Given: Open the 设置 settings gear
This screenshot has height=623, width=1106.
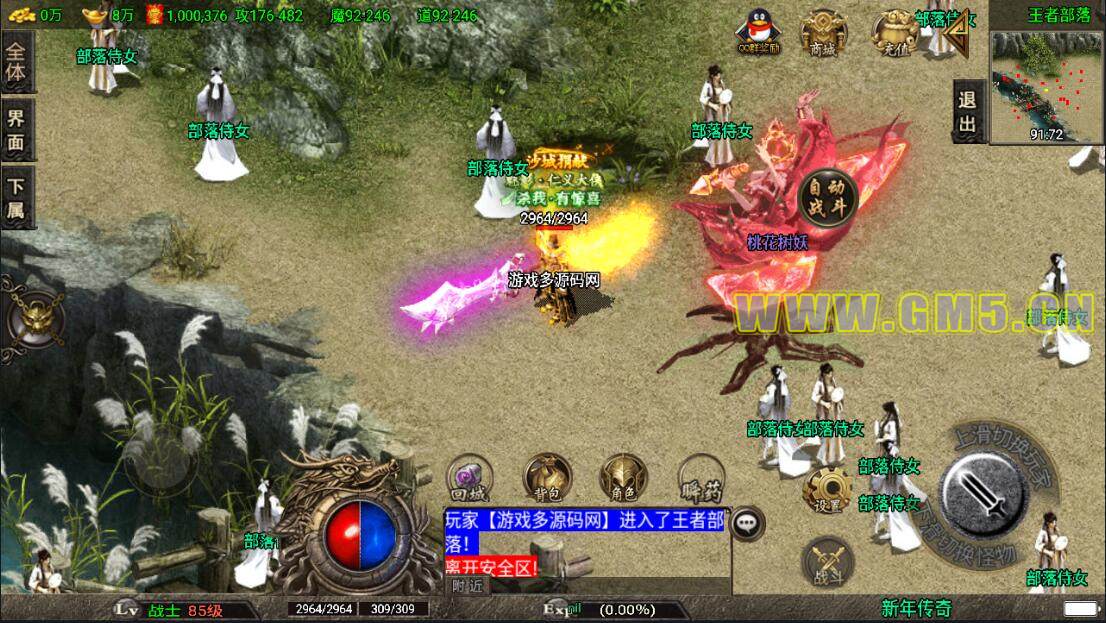Looking at the screenshot, I should click(x=827, y=490).
